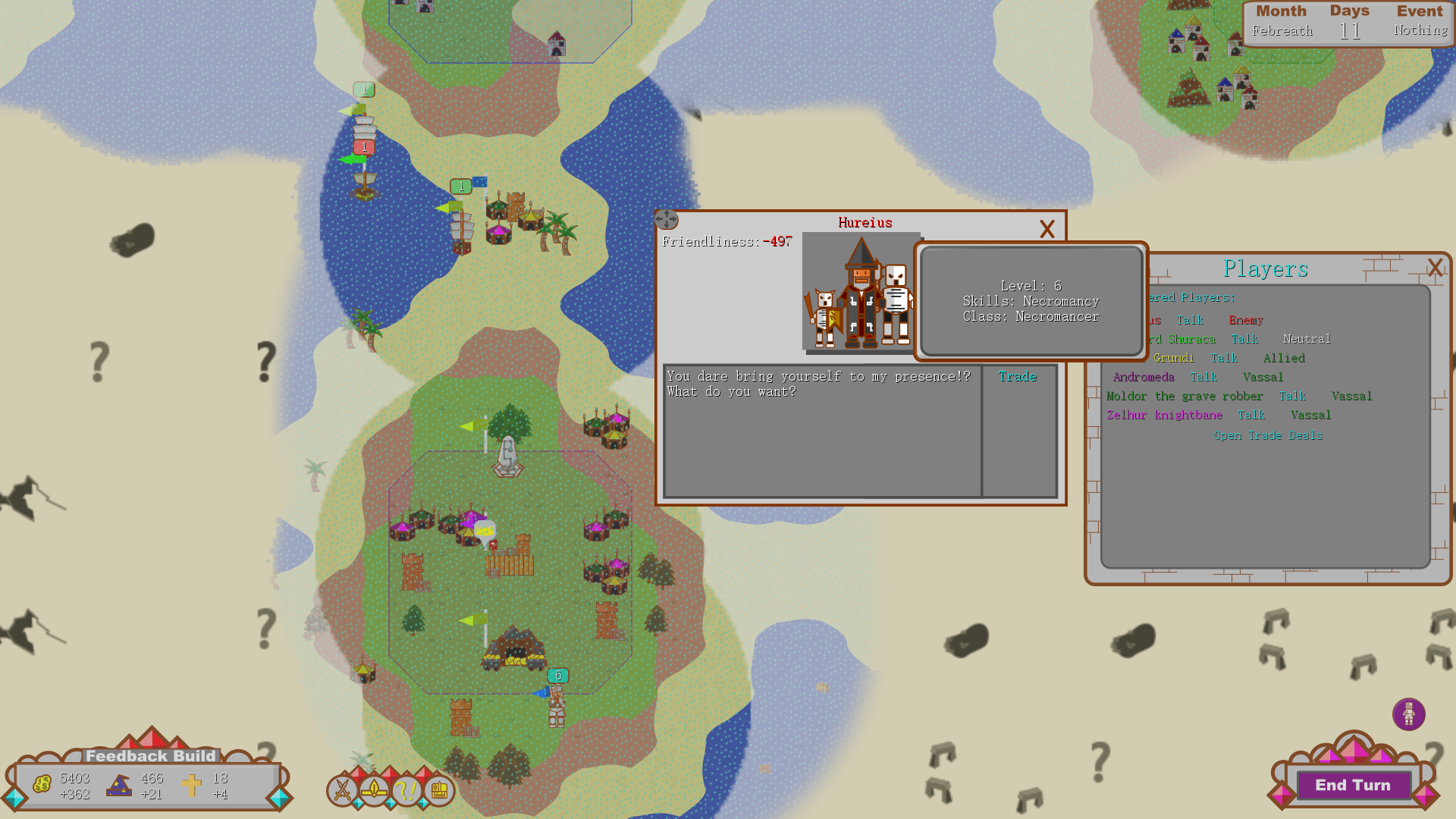Click the gold coins resource icon

[42, 782]
